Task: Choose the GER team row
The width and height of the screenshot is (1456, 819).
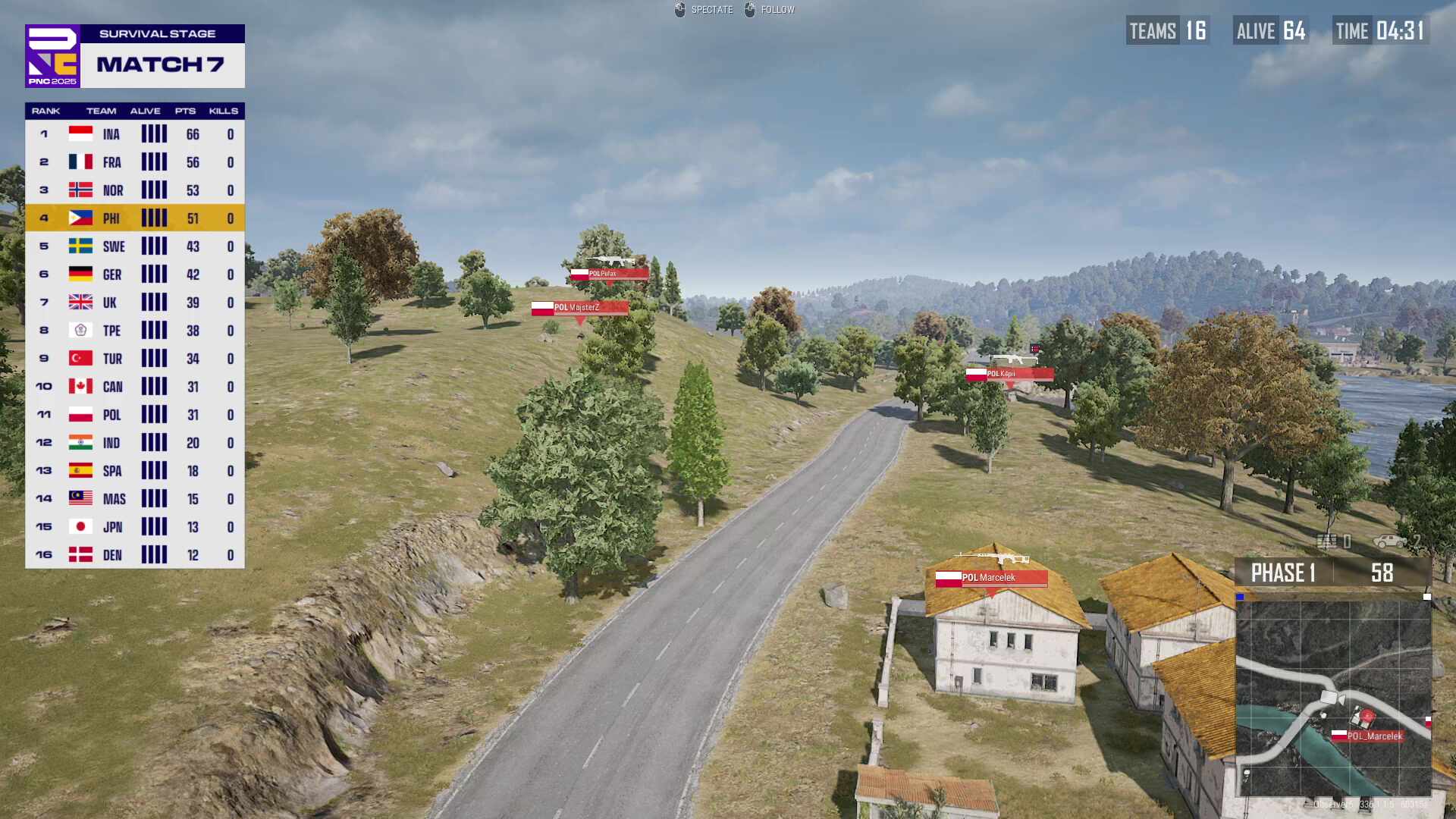Action: click(135, 275)
